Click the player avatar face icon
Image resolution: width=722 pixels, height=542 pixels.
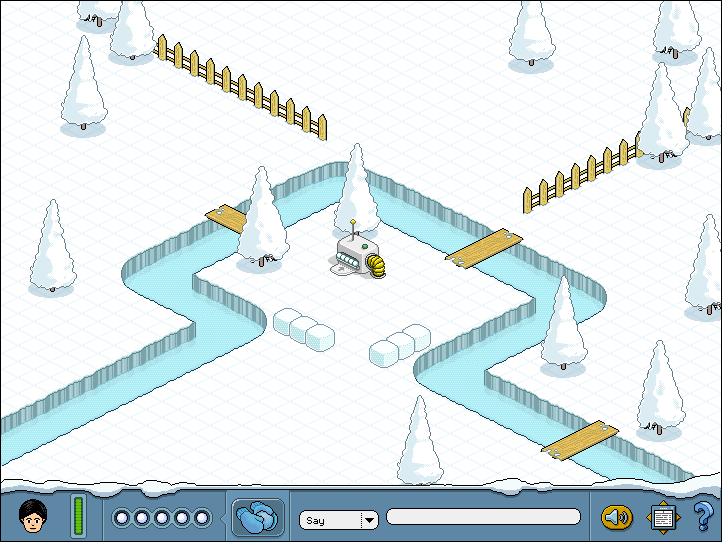click(34, 517)
